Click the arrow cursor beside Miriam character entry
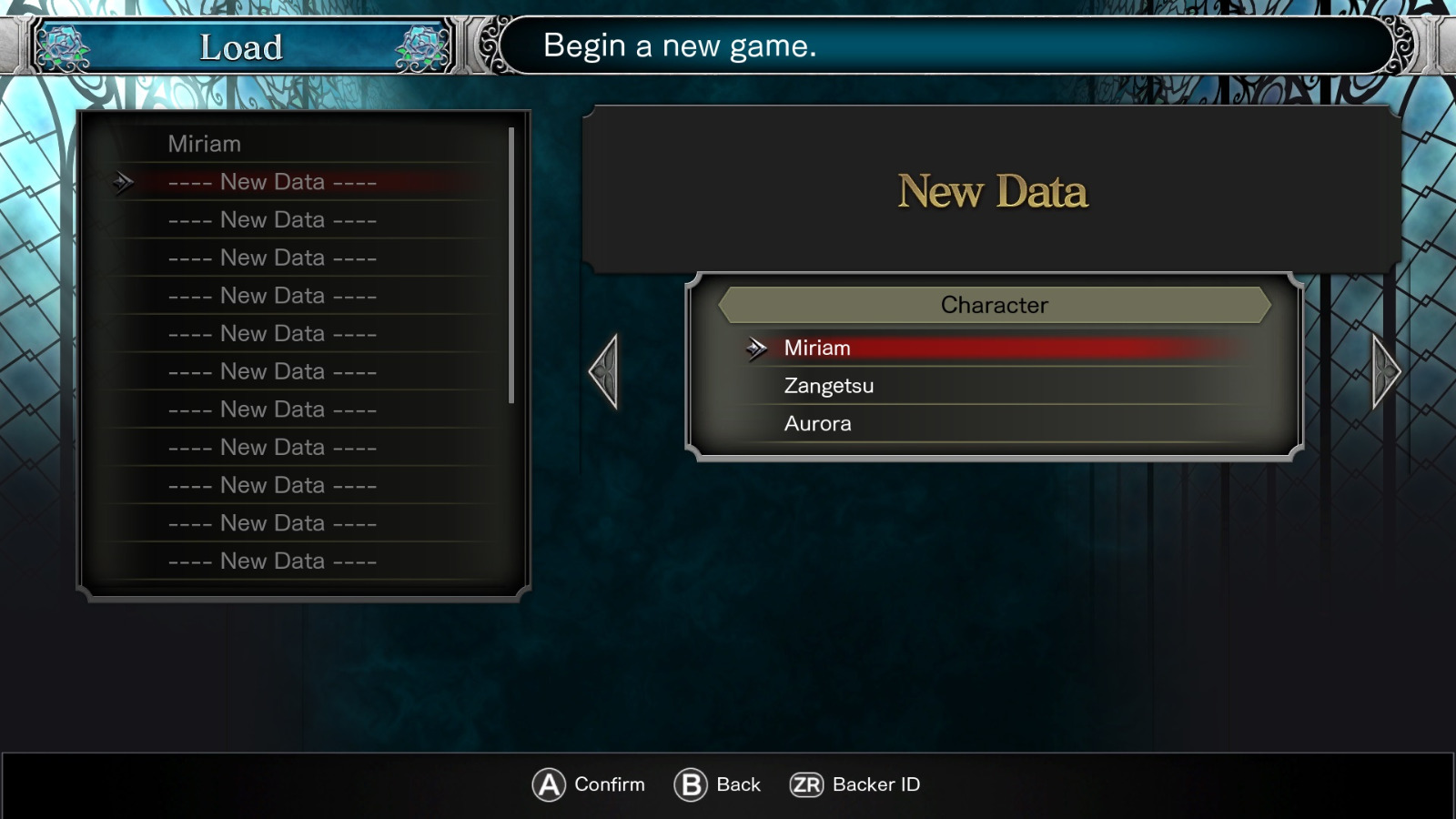This screenshot has height=819, width=1456. coord(756,349)
